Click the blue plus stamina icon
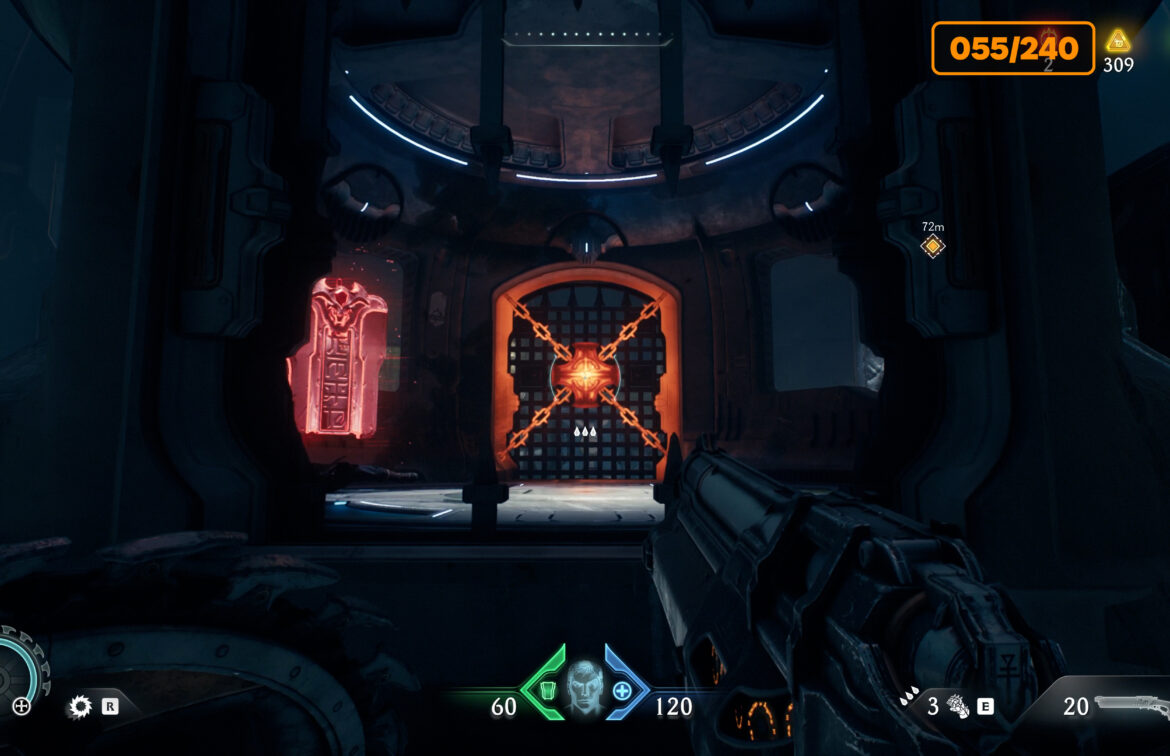This screenshot has height=756, width=1170. 622,690
